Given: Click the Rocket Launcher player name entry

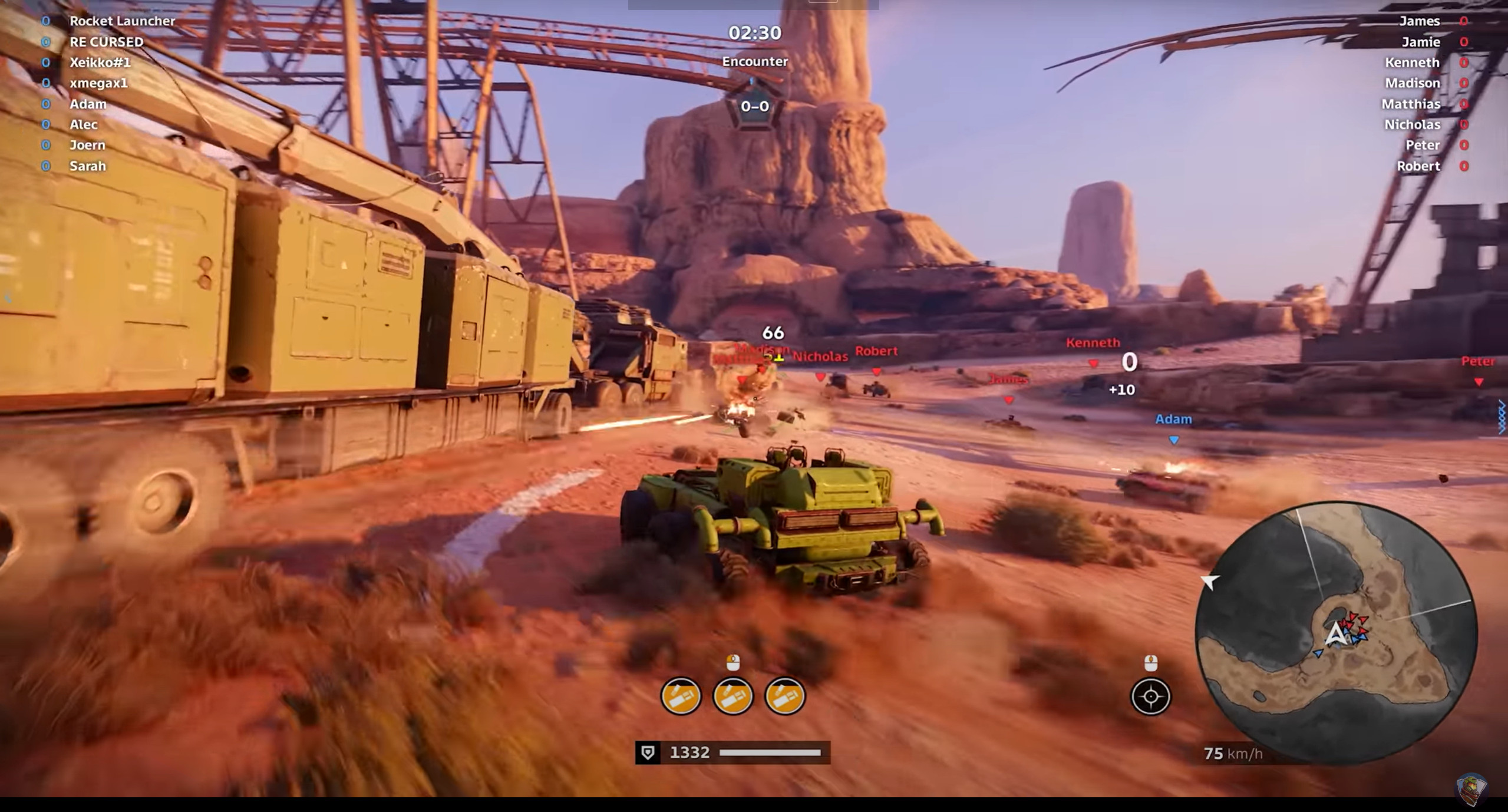Looking at the screenshot, I should [x=123, y=21].
